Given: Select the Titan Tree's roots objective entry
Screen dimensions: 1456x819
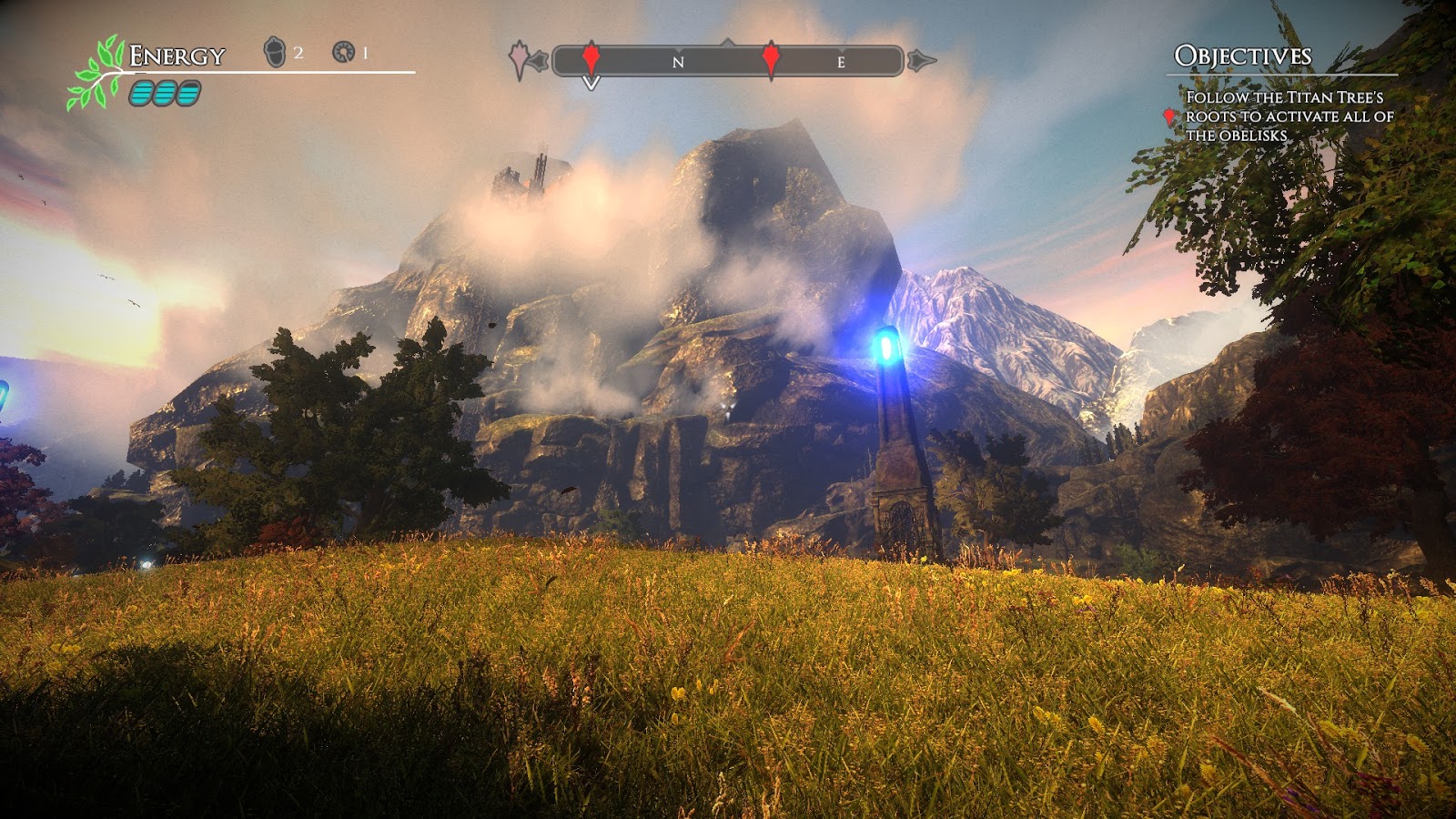Looking at the screenshot, I should pos(1289,116).
